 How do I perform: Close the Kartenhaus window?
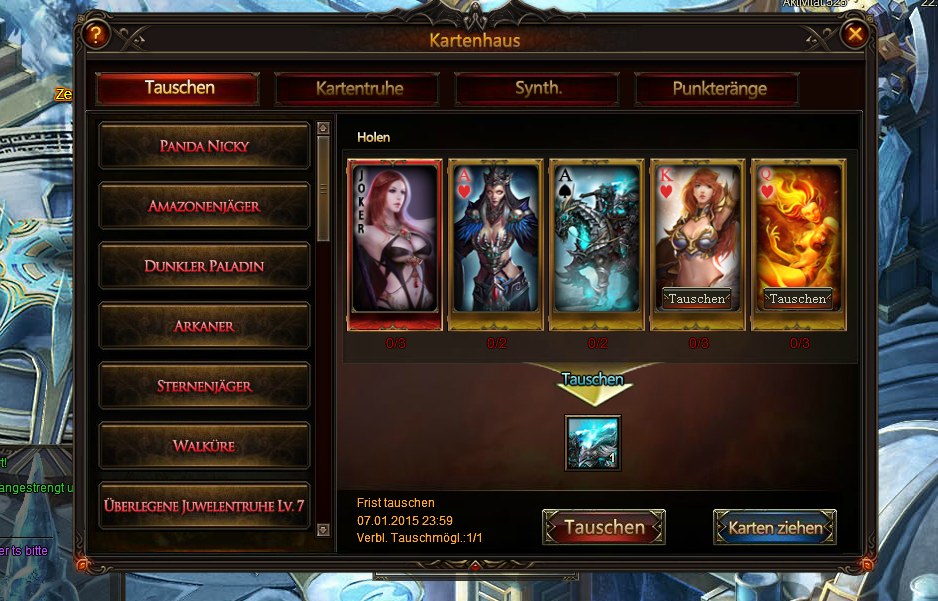pos(855,35)
